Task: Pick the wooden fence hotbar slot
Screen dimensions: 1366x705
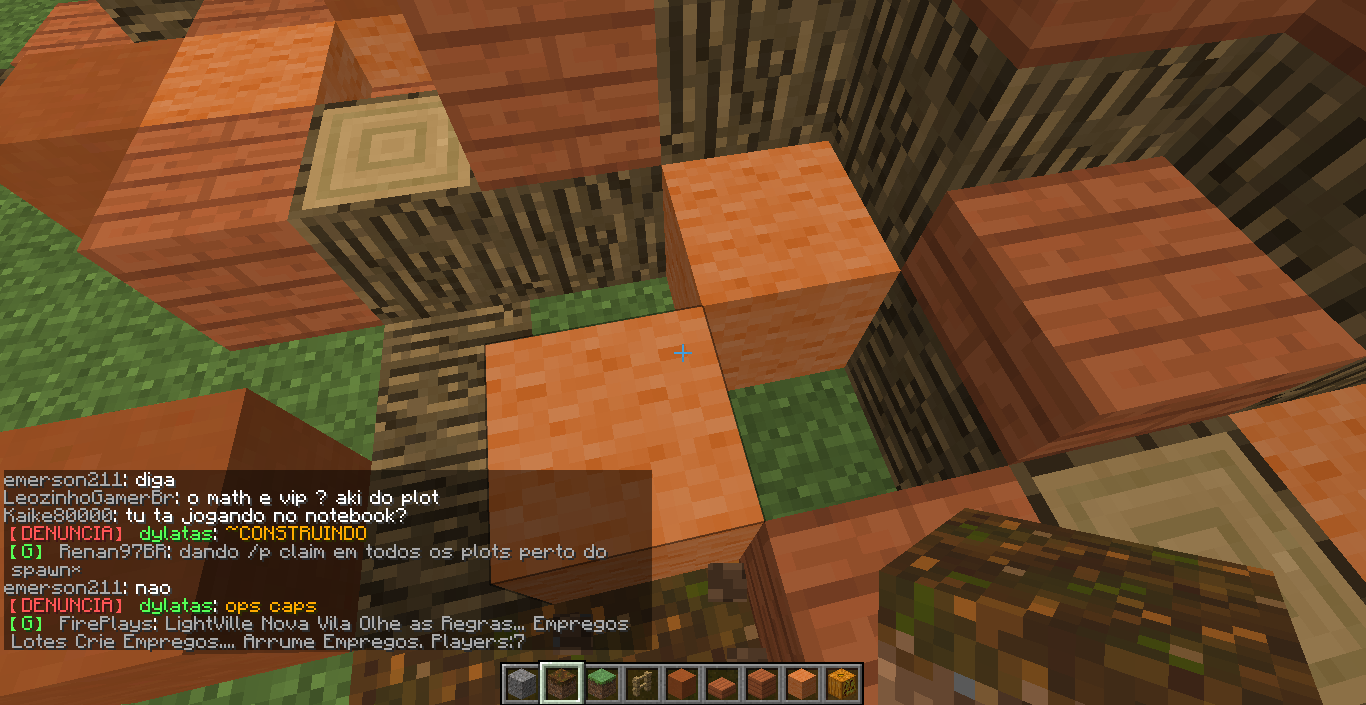Action: click(640, 685)
